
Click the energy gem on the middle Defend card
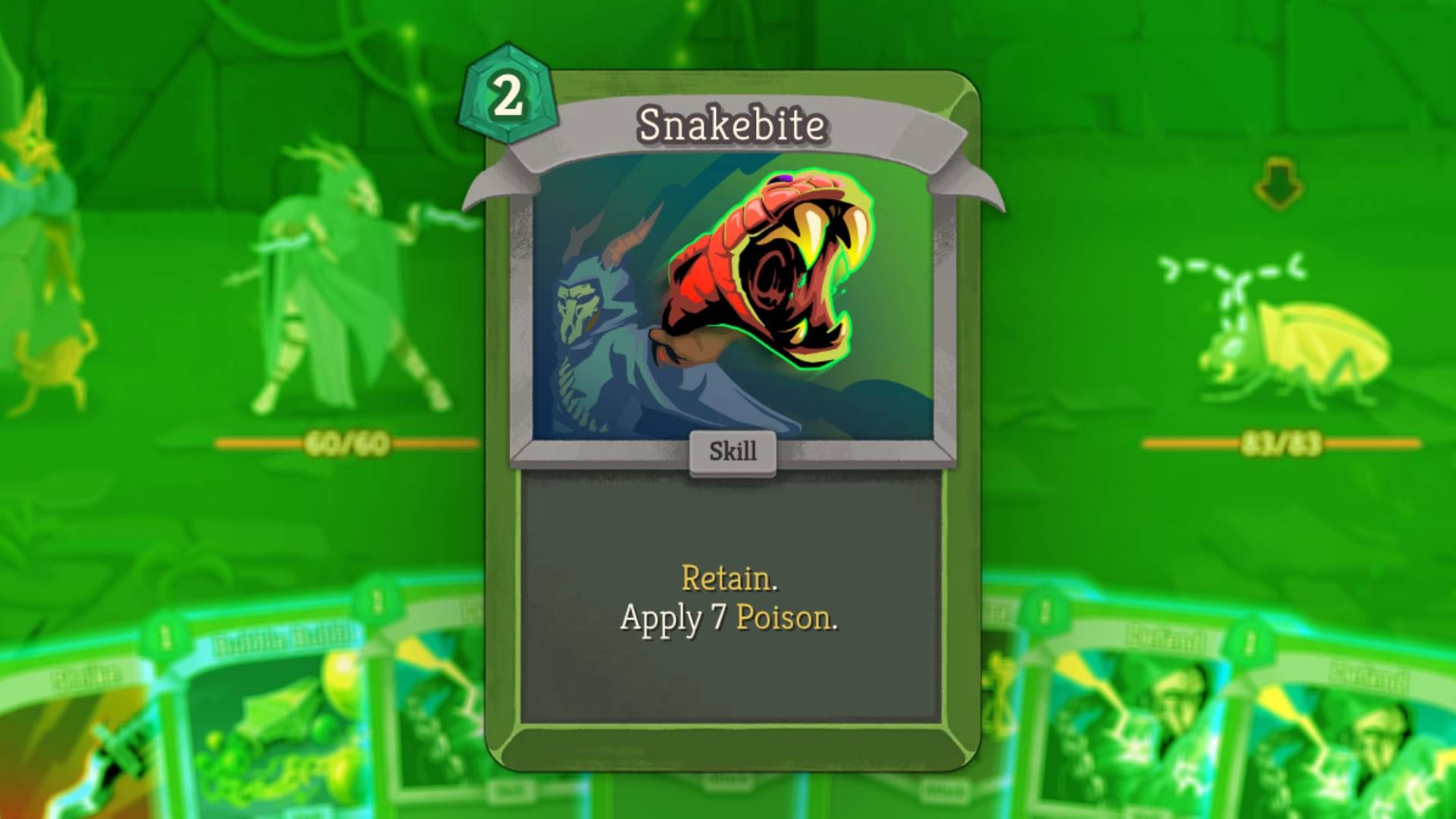point(1043,610)
